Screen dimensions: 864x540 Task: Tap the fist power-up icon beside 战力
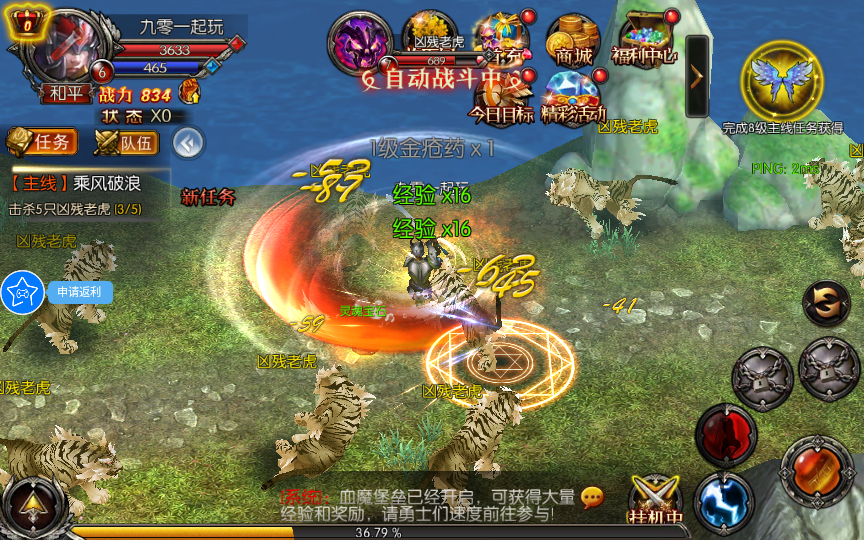188,93
